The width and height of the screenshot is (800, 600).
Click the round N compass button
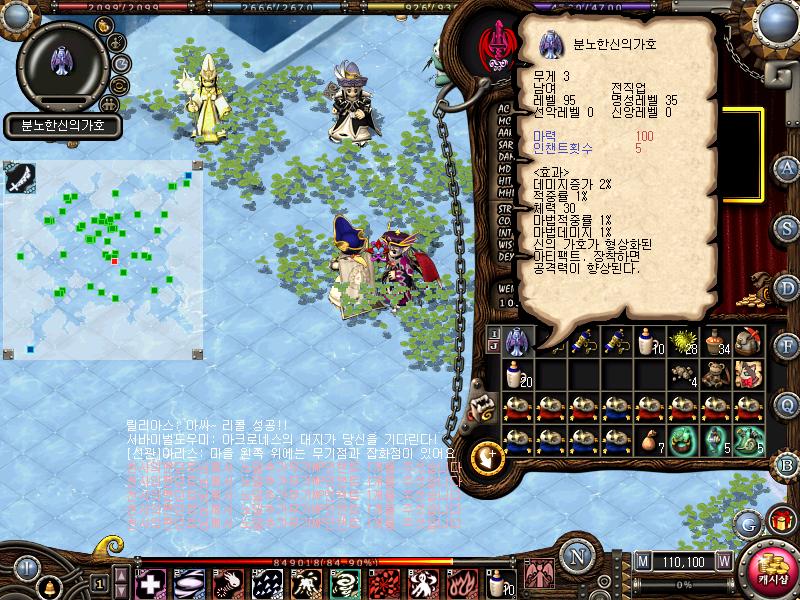pyautogui.click(x=575, y=555)
